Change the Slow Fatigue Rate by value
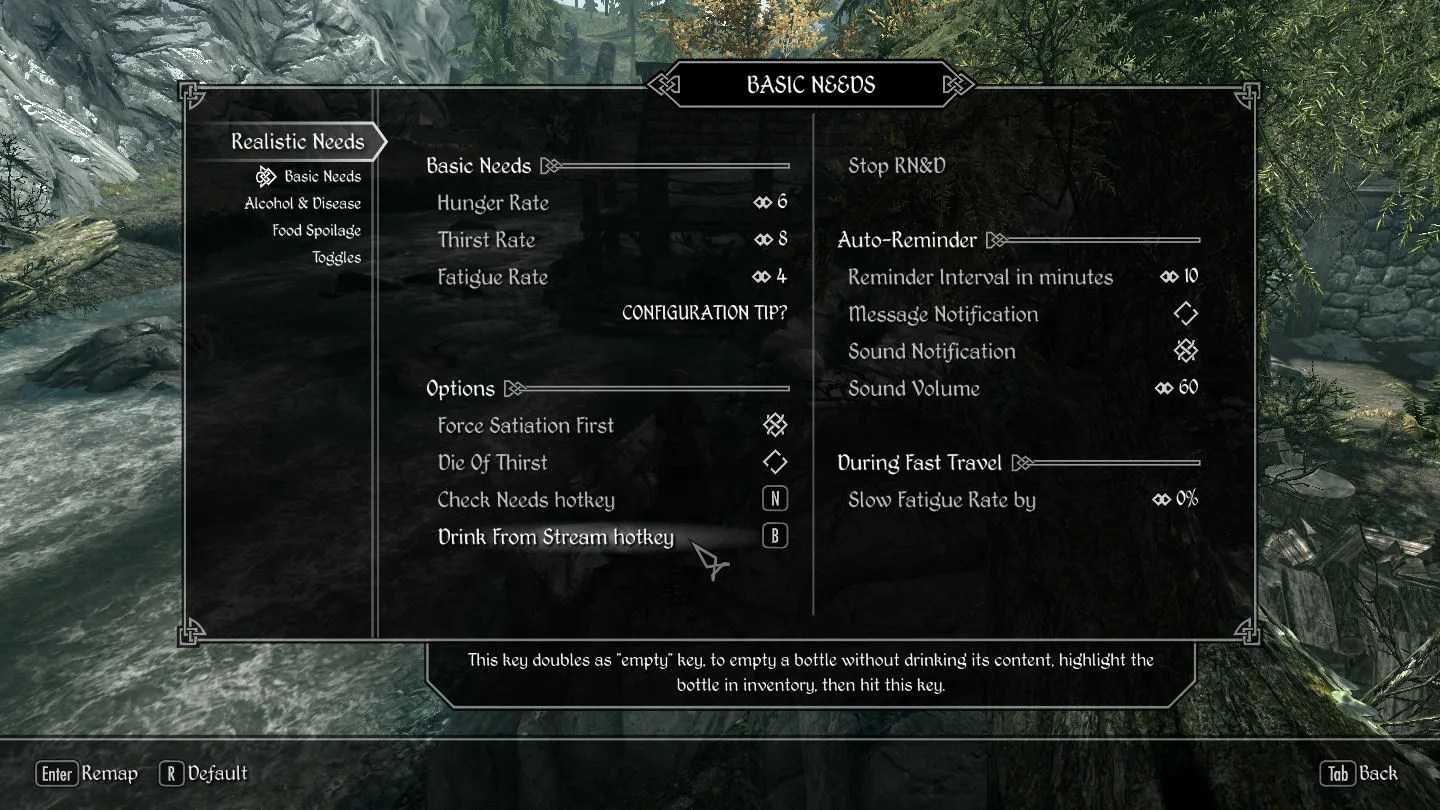Image resolution: width=1440 pixels, height=810 pixels. [1022, 500]
